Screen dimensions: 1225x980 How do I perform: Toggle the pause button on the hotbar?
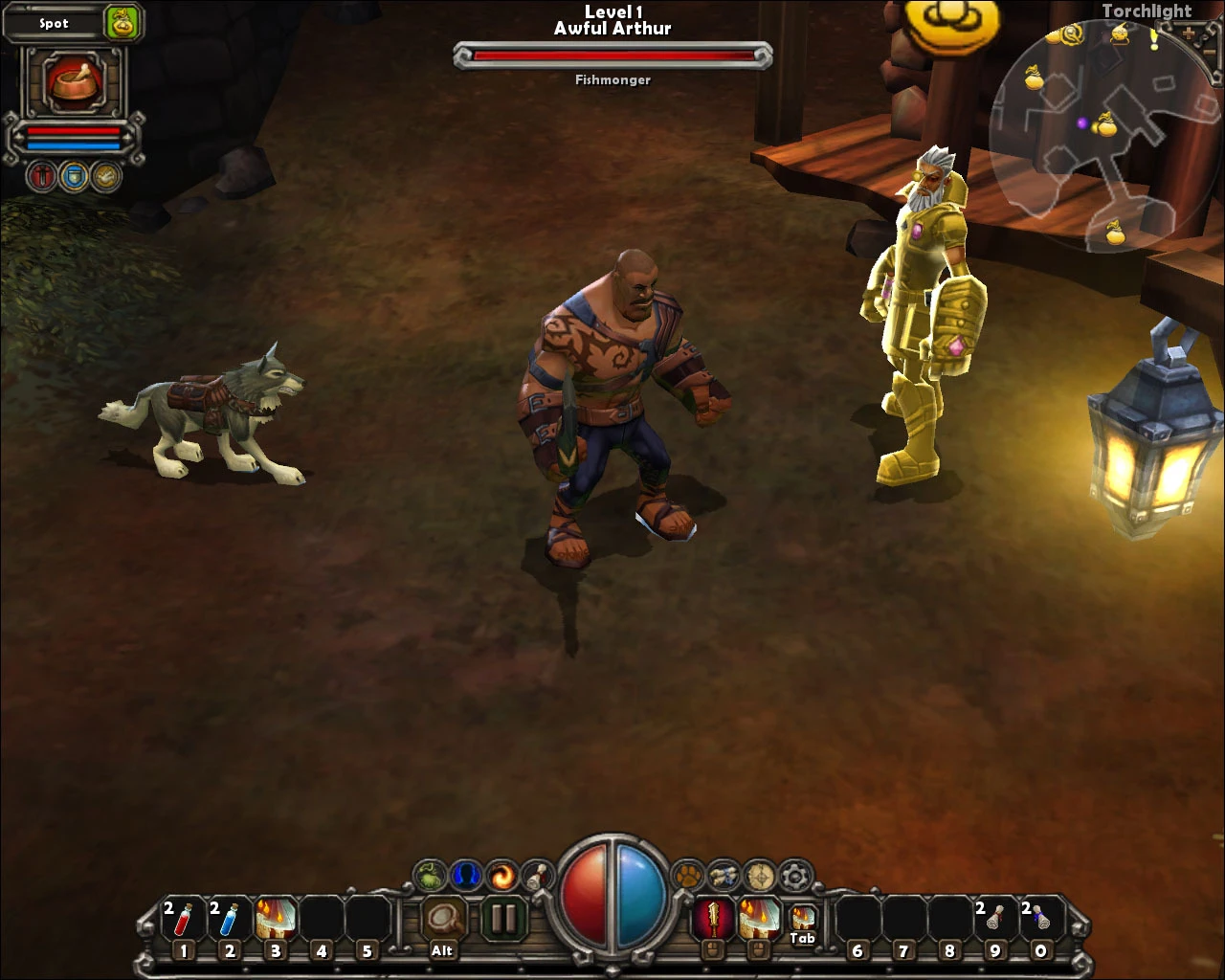[503, 919]
